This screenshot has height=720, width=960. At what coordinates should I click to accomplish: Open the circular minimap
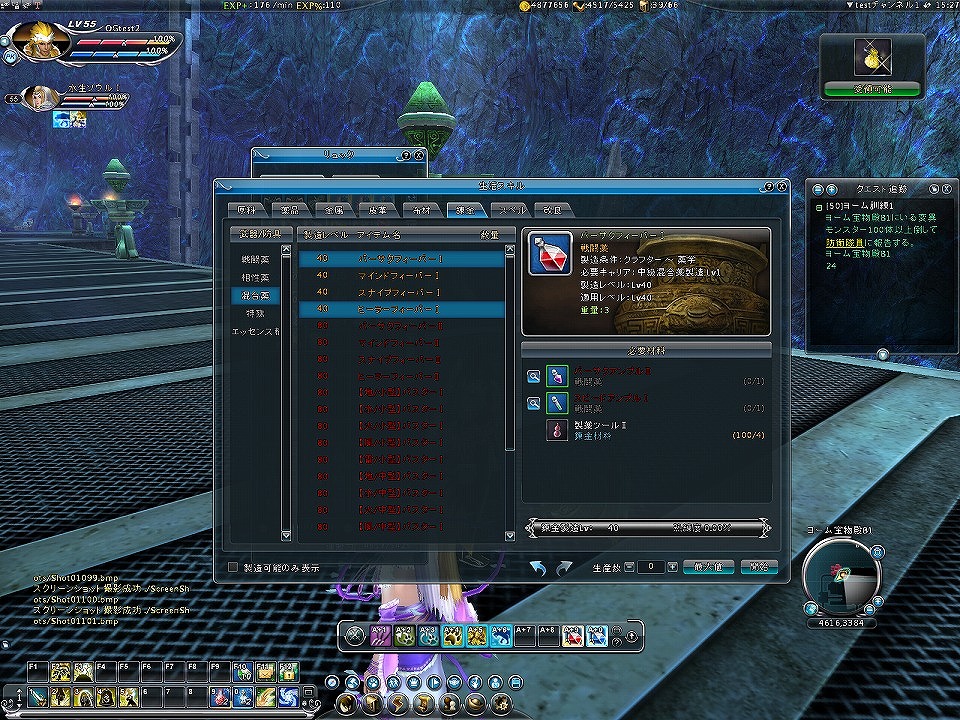point(840,578)
